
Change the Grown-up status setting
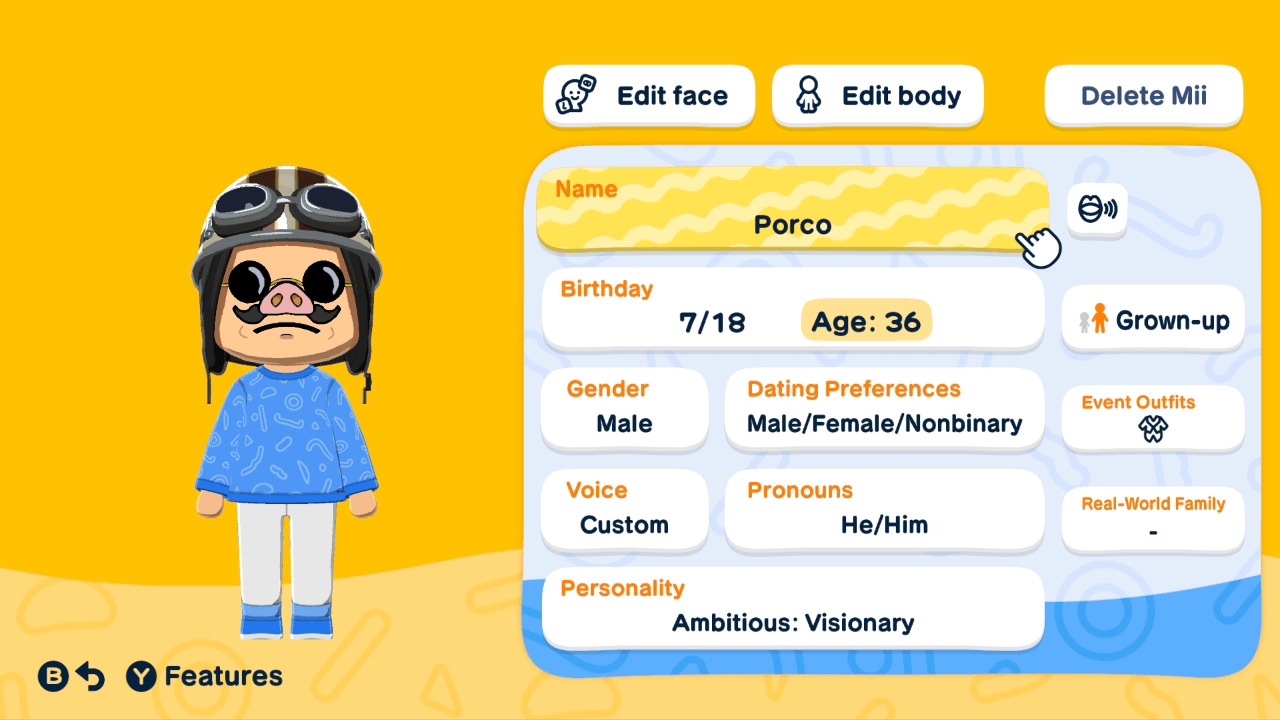tap(1152, 318)
